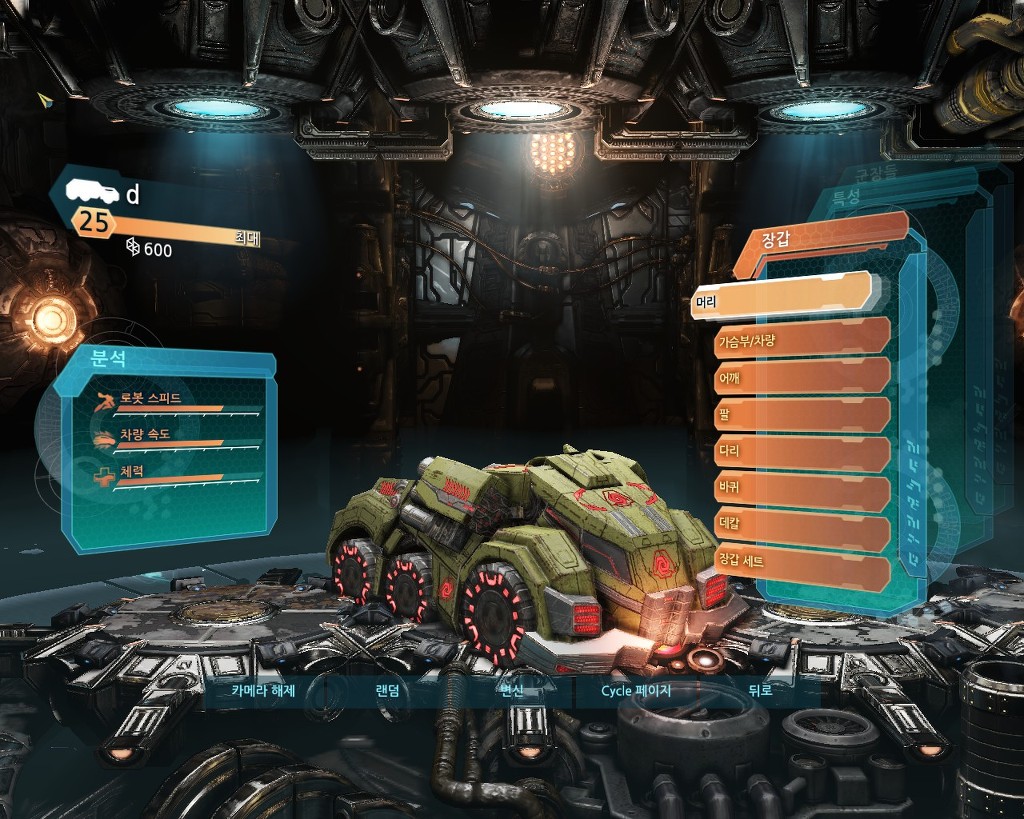Pick the 다리 armor entry
This screenshot has height=819, width=1024.
(x=802, y=453)
